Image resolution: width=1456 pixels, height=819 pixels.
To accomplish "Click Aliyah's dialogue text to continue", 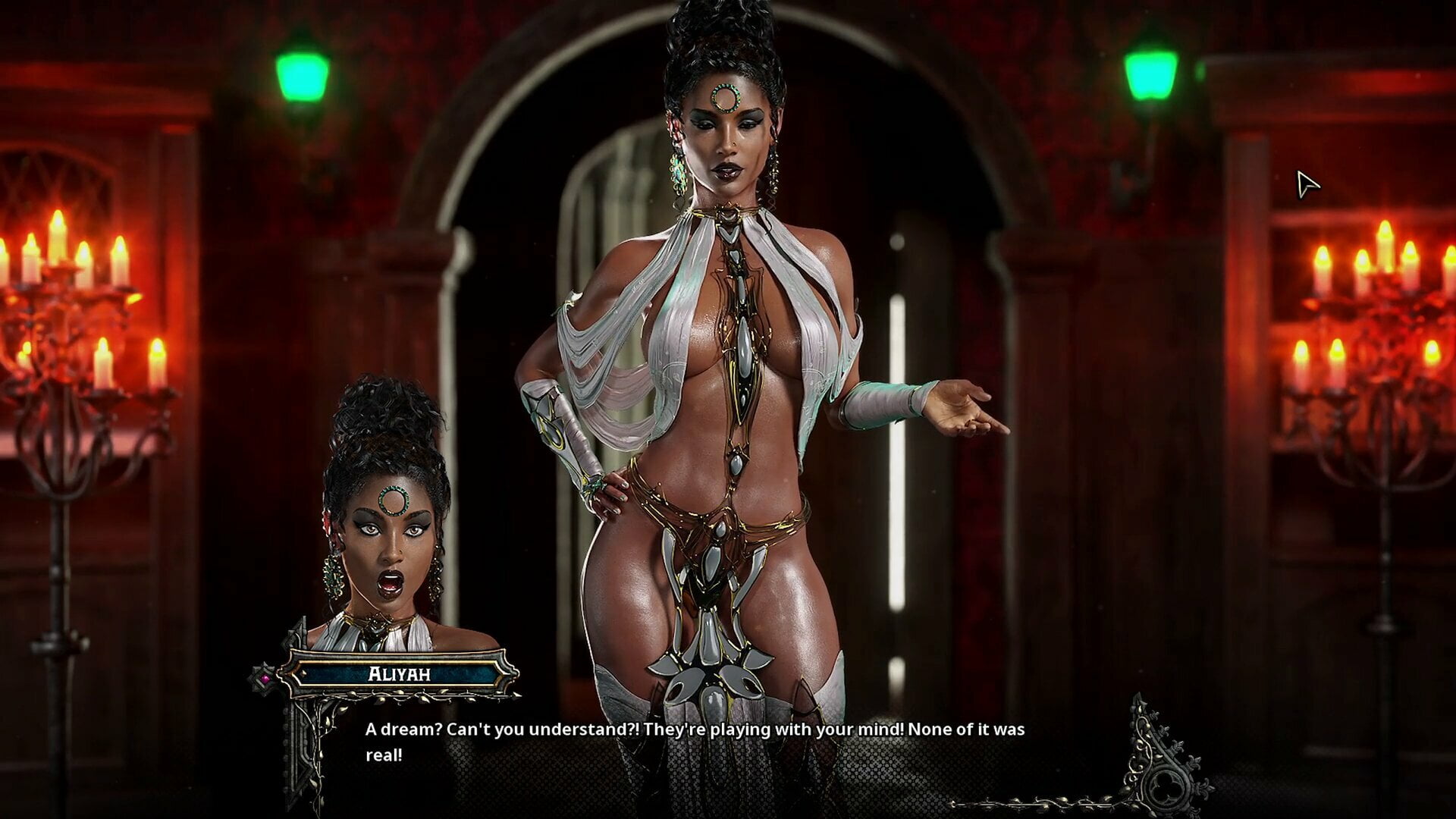I will (694, 741).
